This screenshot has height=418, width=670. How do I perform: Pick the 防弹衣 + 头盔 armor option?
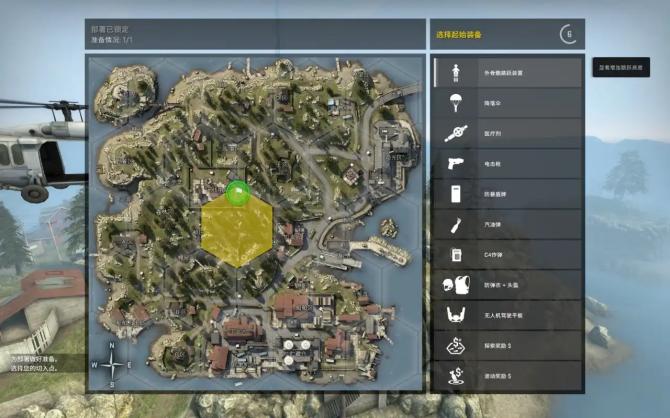pos(508,285)
